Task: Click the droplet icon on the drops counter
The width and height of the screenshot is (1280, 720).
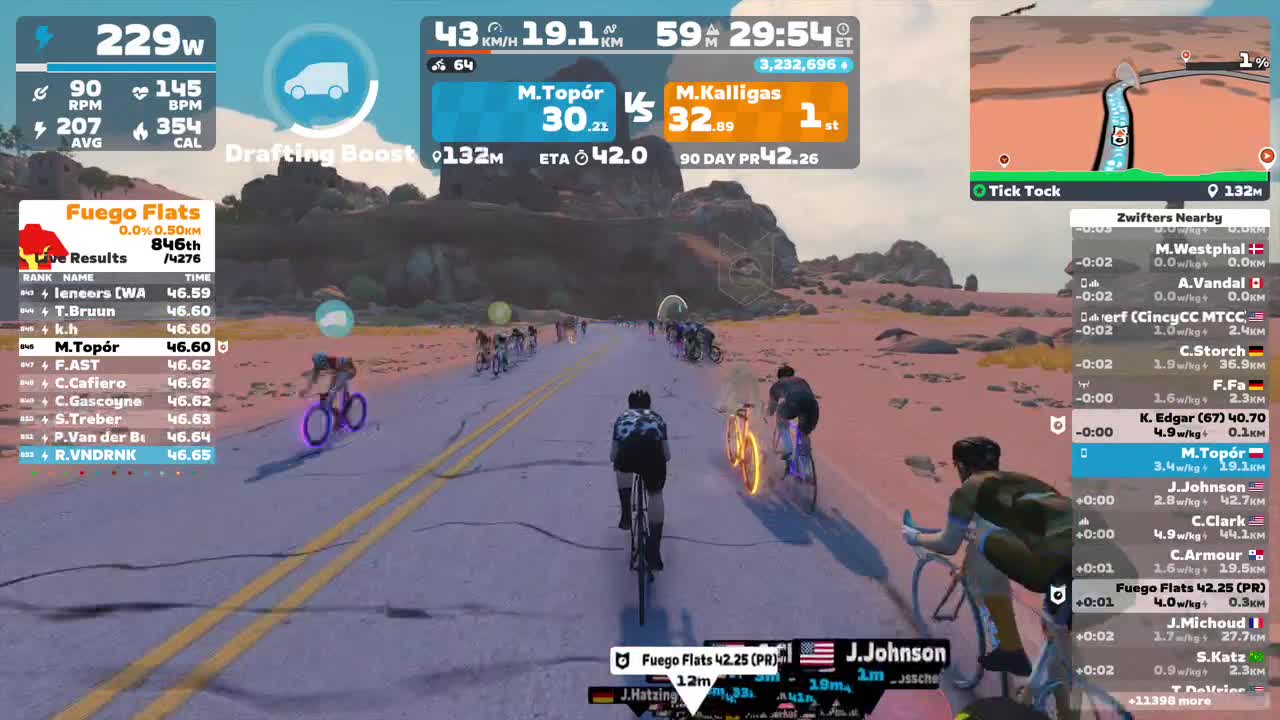Action: pos(843,63)
